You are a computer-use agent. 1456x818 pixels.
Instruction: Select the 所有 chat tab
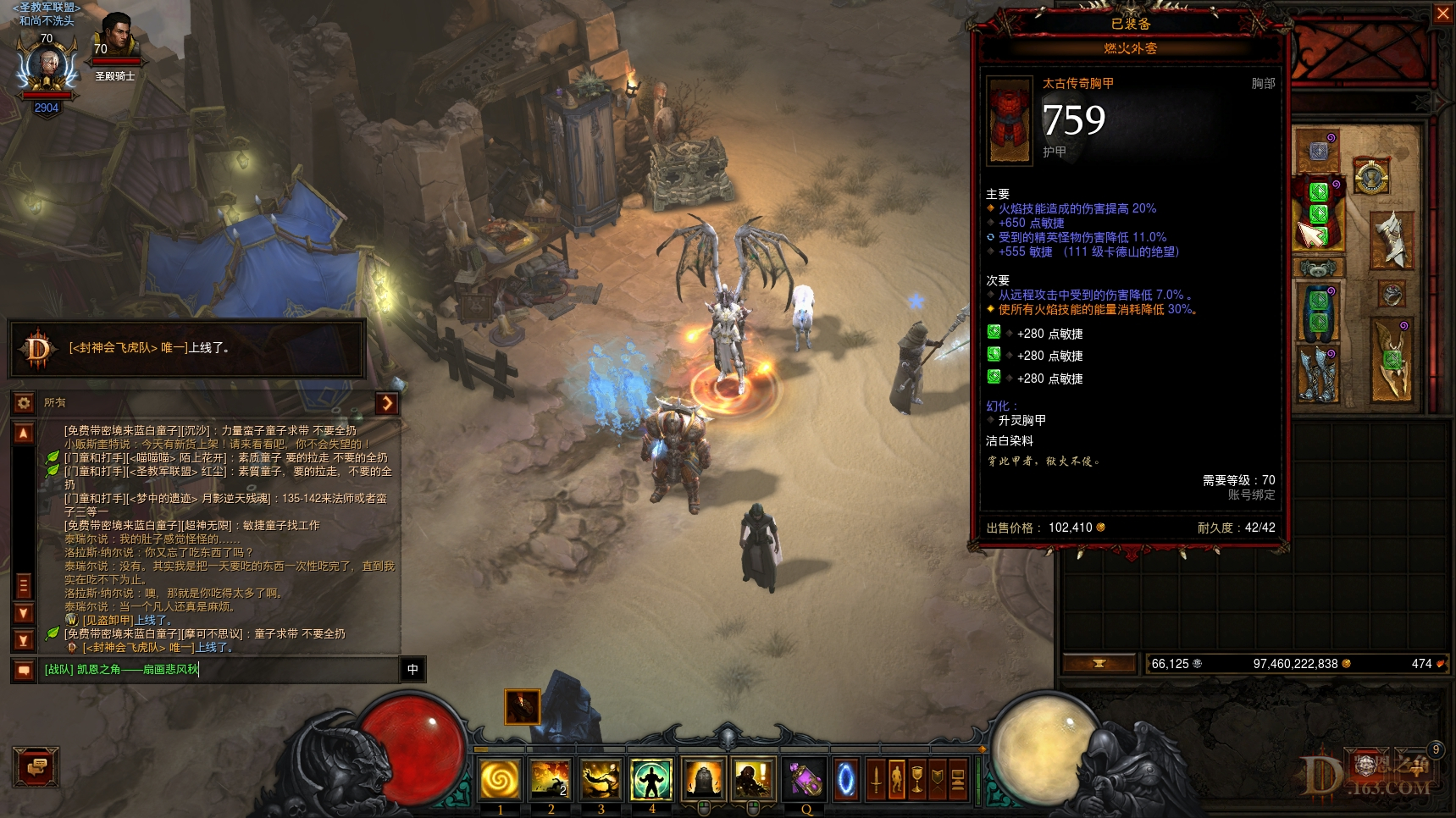[x=54, y=402]
